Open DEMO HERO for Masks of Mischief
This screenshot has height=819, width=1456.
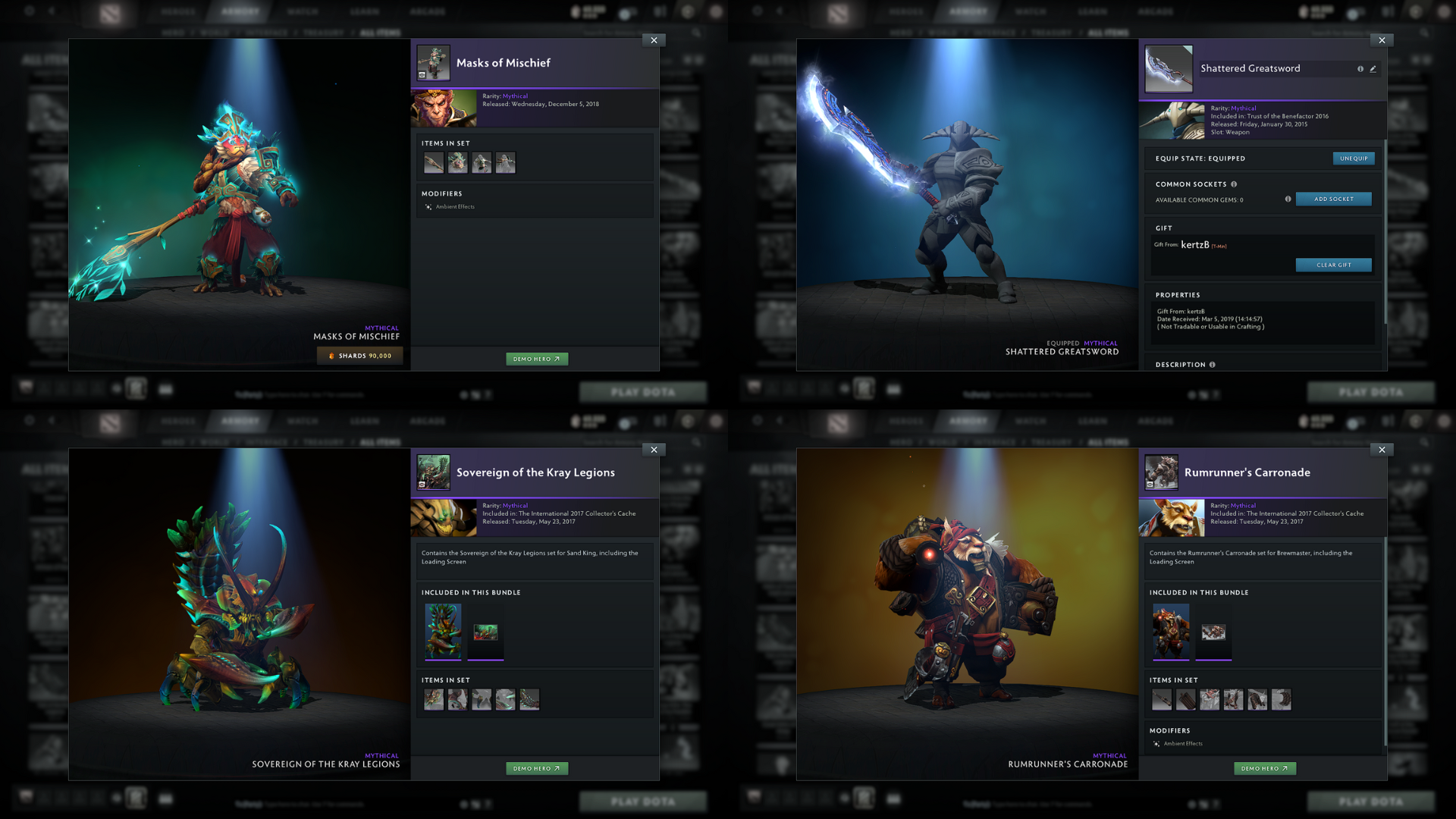click(537, 359)
